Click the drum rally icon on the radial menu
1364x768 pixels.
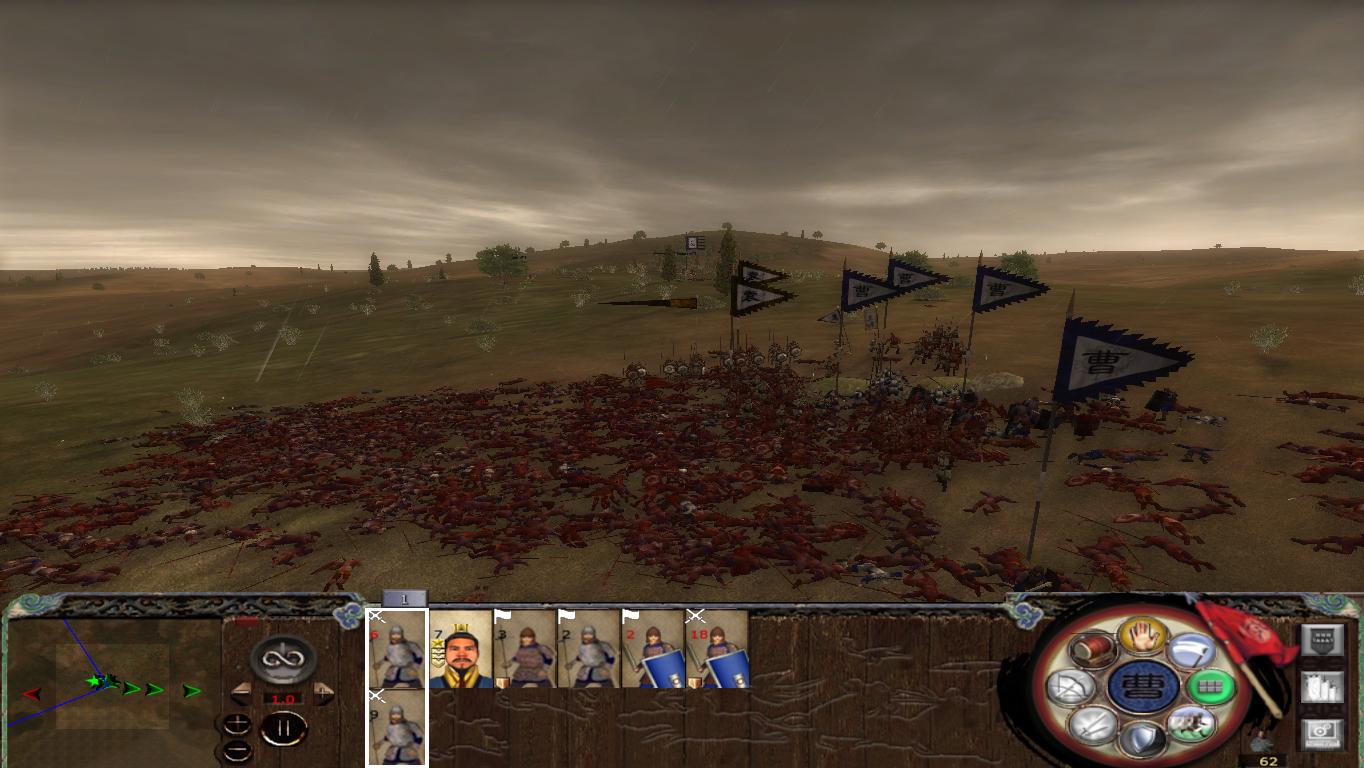pyautogui.click(x=1093, y=648)
